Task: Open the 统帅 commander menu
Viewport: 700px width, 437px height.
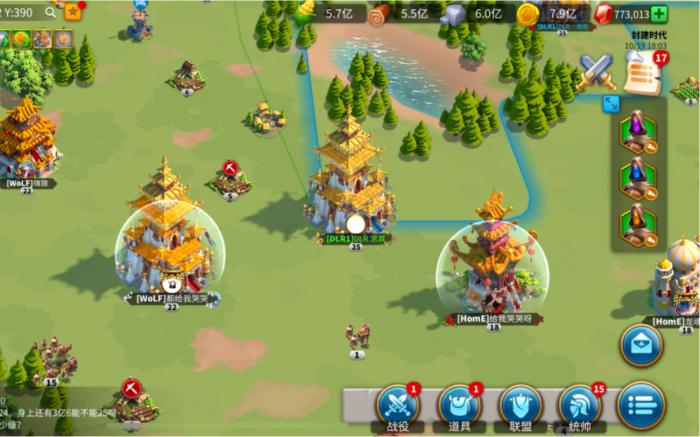Action: [x=581, y=404]
